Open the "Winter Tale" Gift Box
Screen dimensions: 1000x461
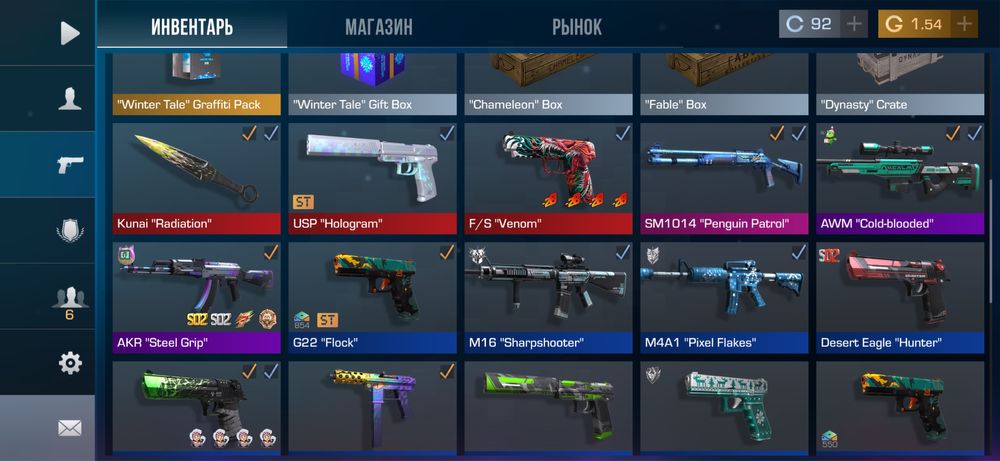(374, 85)
